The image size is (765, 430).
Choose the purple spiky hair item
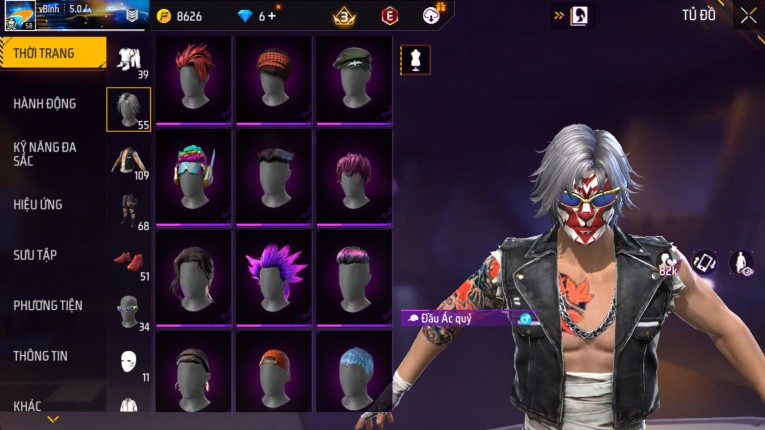coord(272,275)
